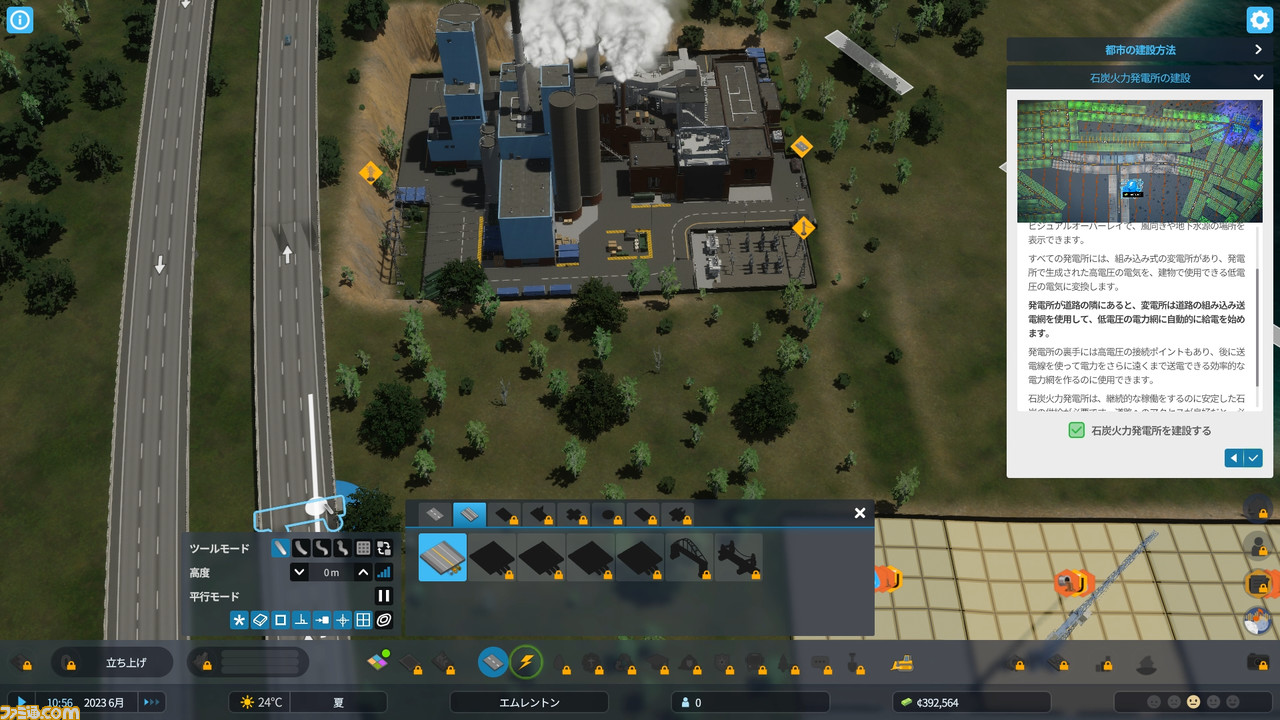Confirm tutorial with the checkmark button

click(1253, 458)
